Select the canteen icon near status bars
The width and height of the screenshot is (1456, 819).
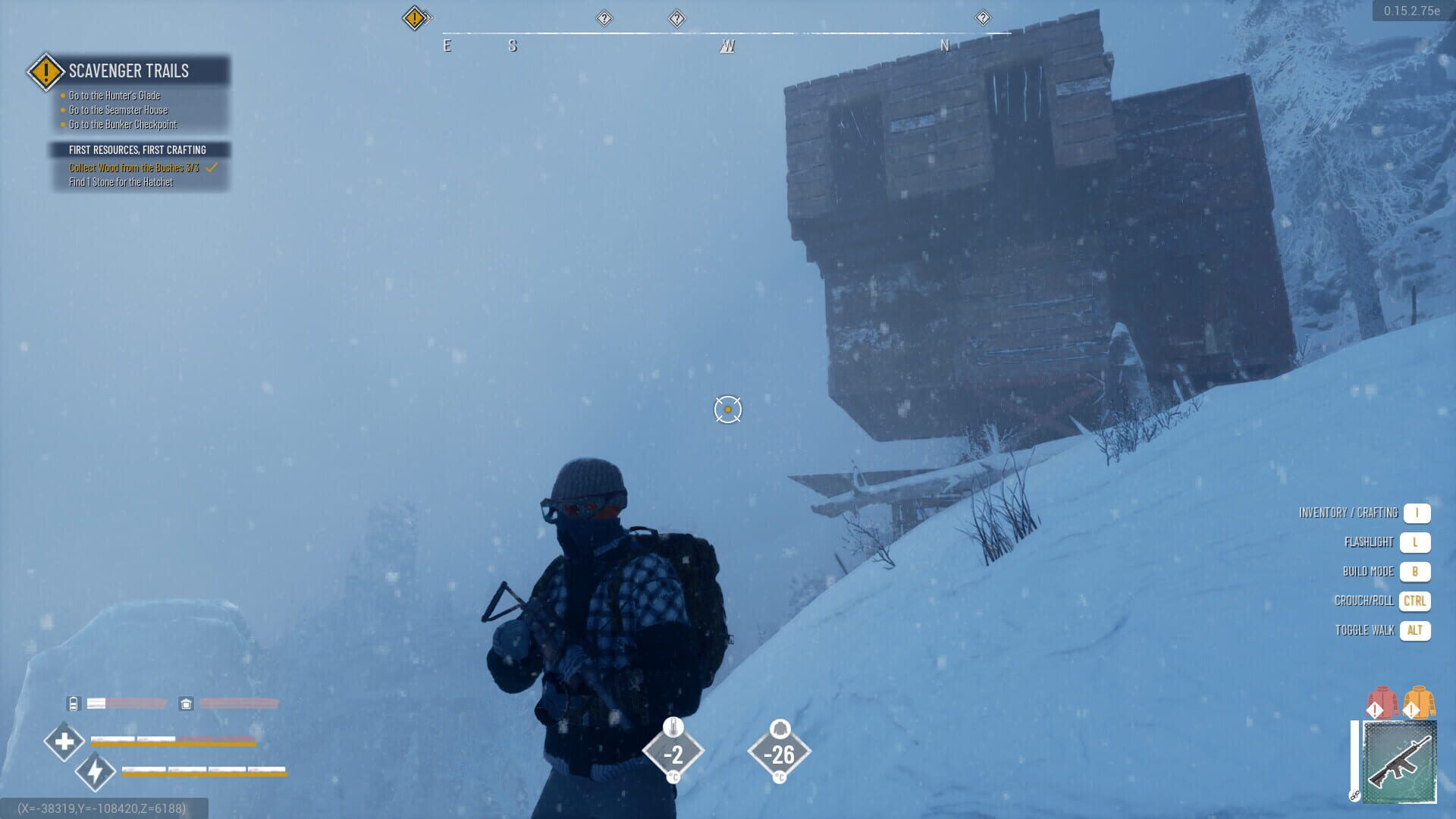[186, 703]
